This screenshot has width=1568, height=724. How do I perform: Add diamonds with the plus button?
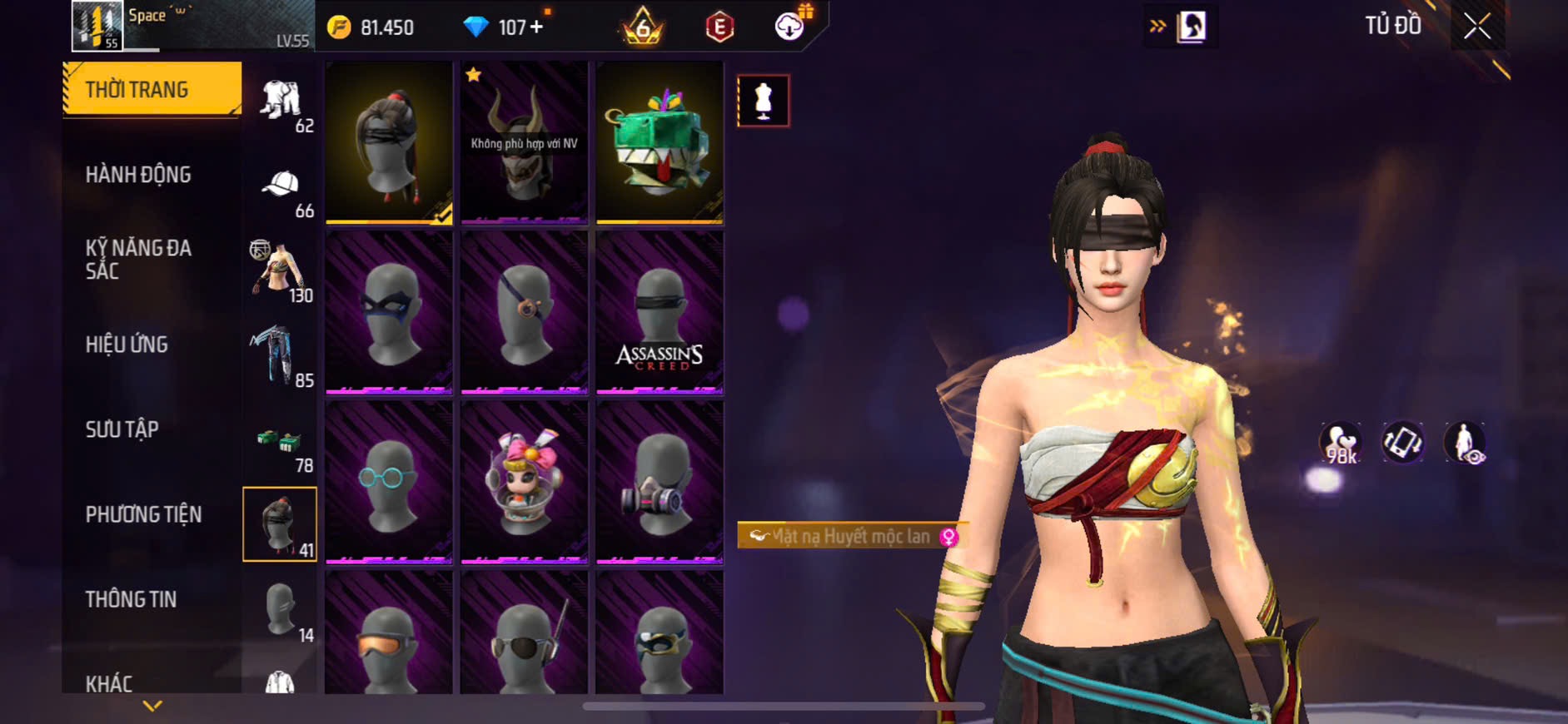[536, 27]
